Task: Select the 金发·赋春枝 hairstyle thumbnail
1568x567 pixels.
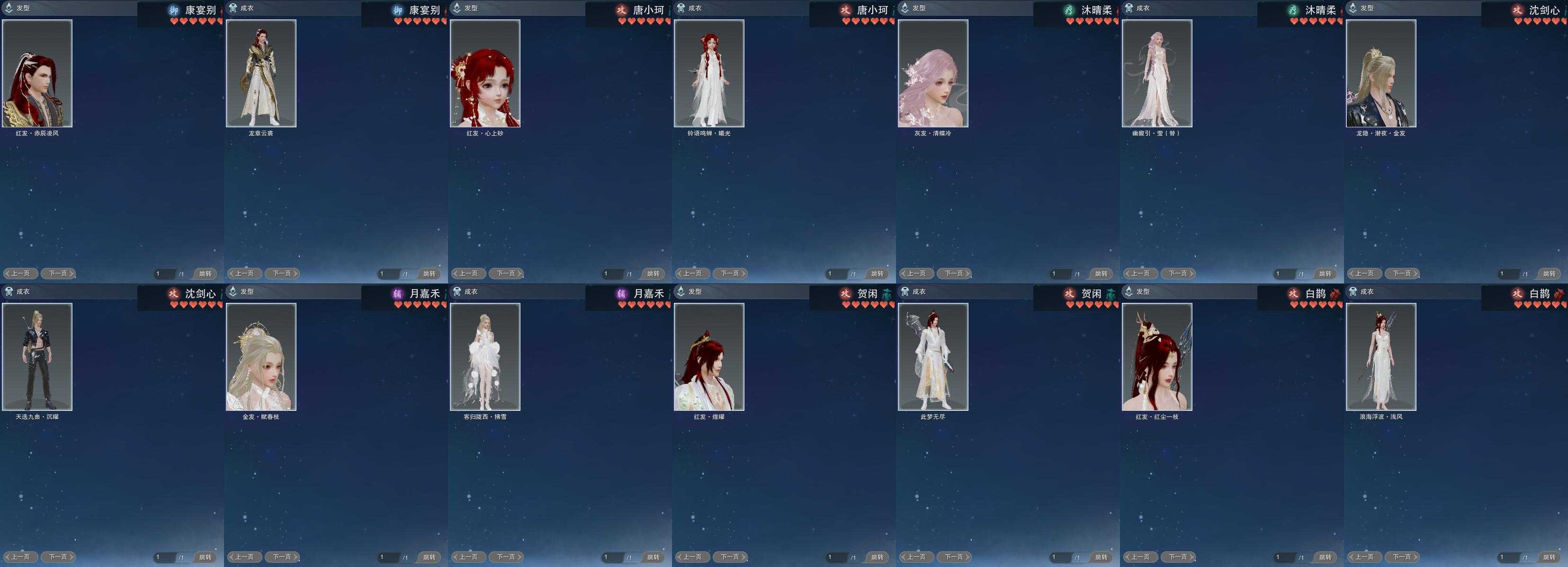Action: click(261, 356)
